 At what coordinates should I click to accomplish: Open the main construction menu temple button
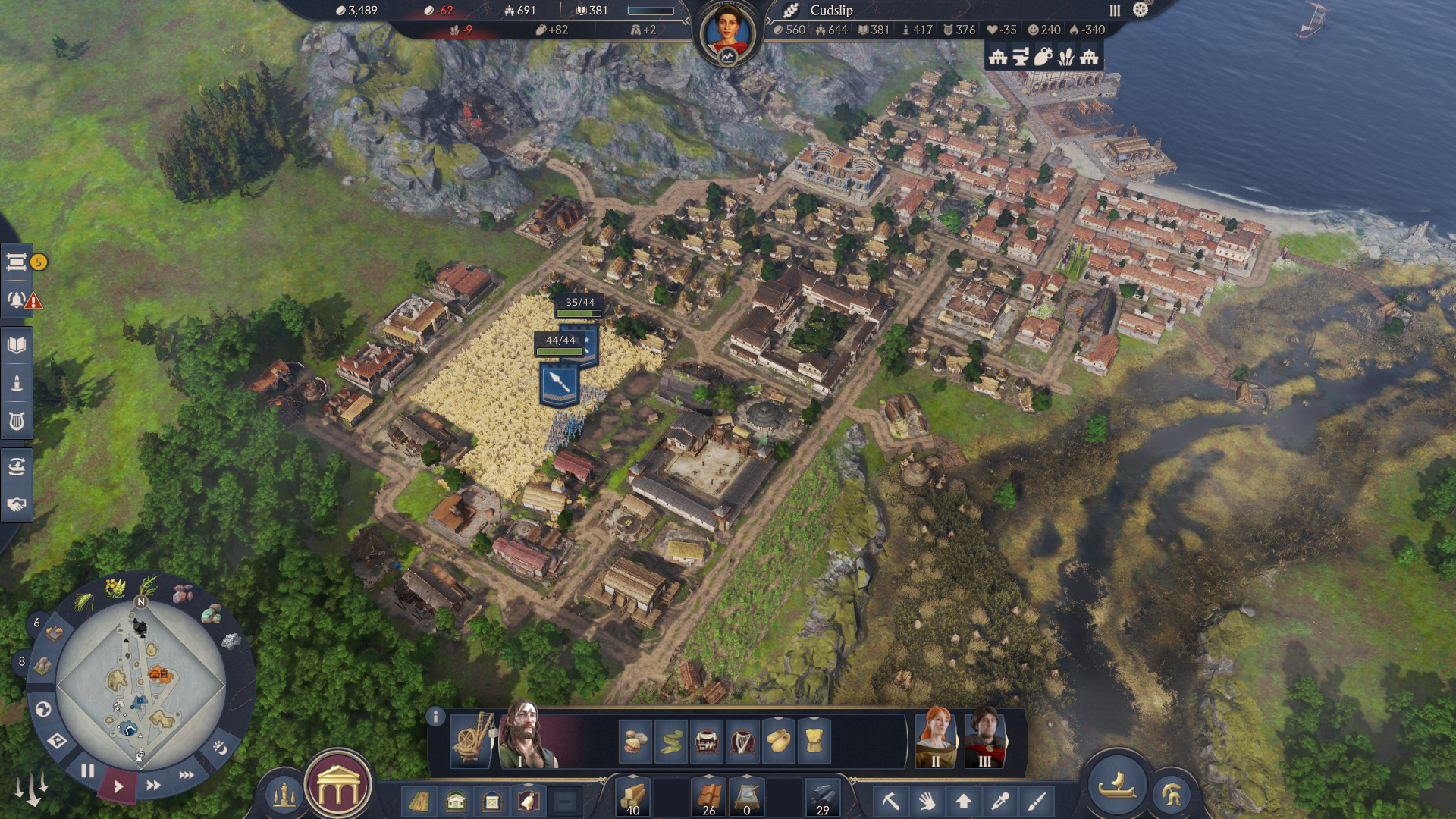(x=338, y=787)
